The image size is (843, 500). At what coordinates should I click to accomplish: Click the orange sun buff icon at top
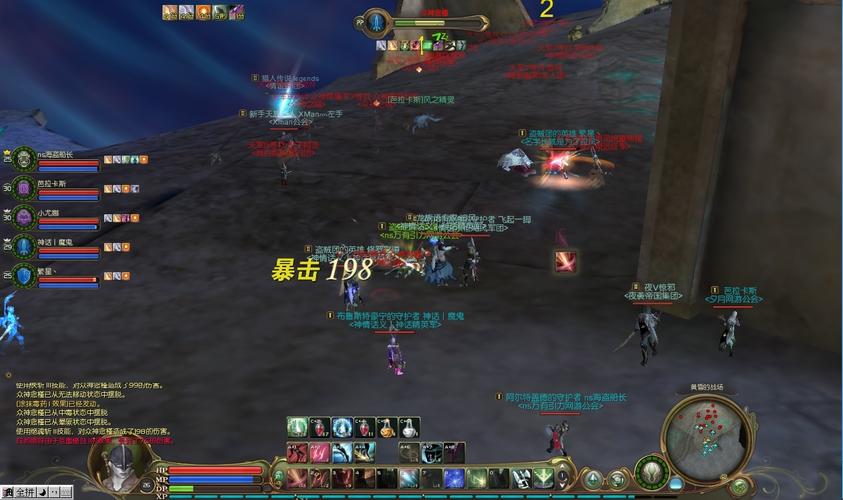click(204, 12)
